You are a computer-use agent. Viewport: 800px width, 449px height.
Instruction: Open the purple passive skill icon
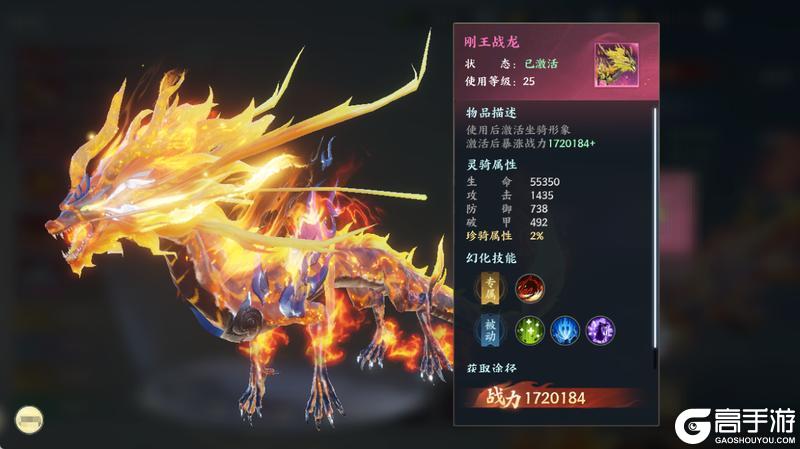tap(600, 330)
